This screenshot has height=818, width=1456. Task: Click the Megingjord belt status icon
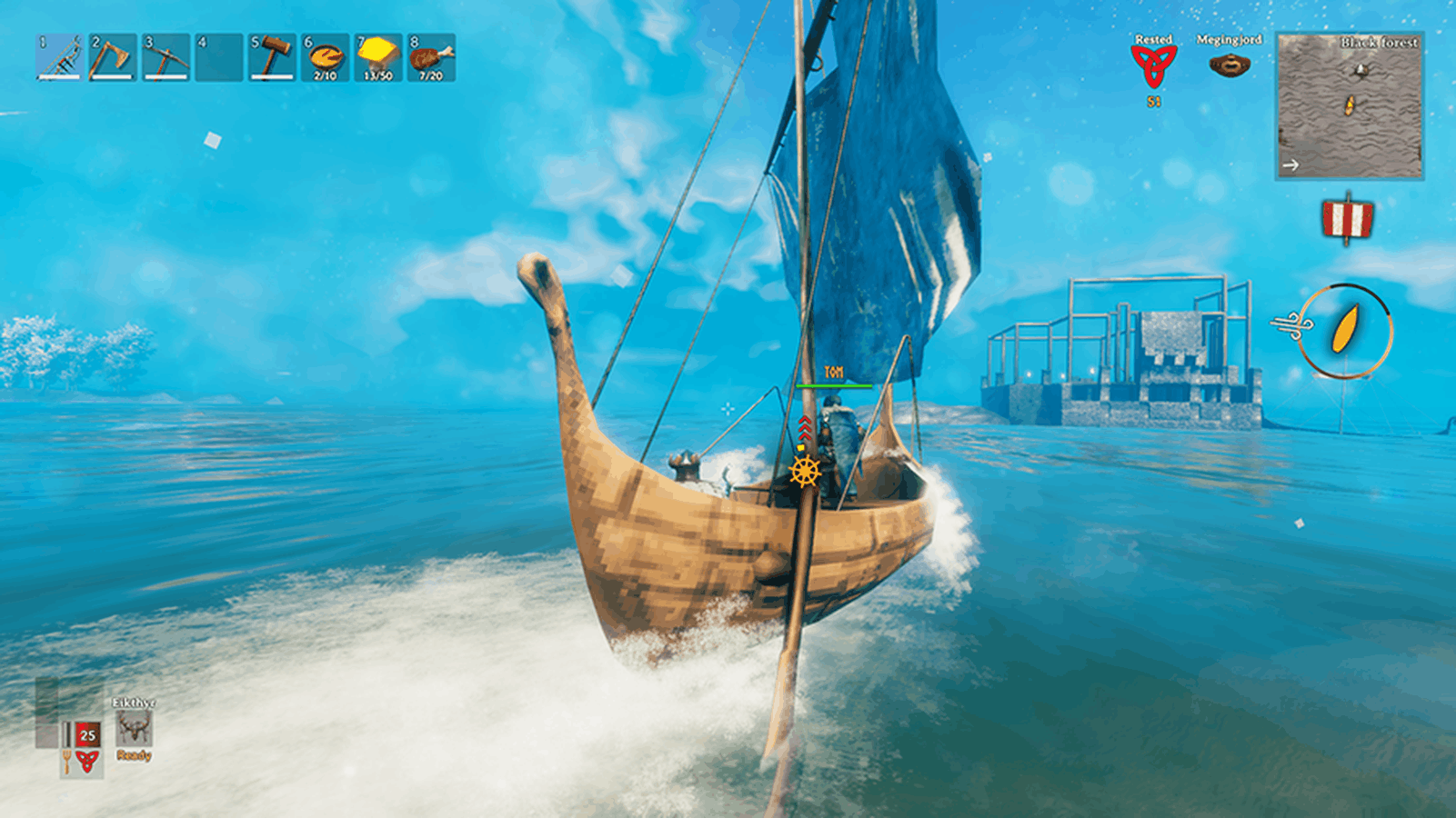point(1229,65)
